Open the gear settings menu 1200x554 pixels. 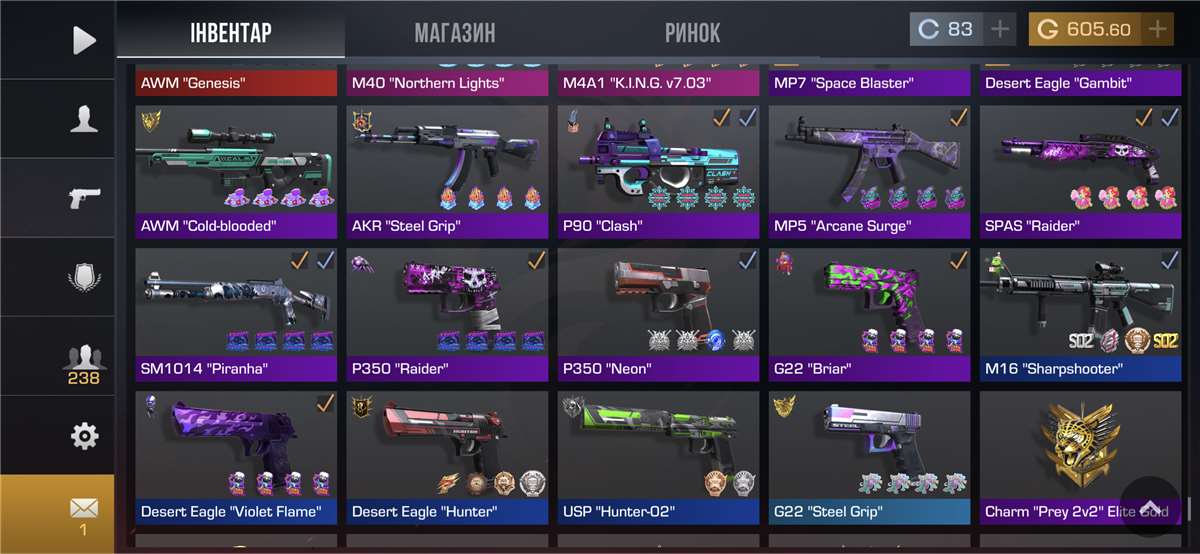pos(84,436)
